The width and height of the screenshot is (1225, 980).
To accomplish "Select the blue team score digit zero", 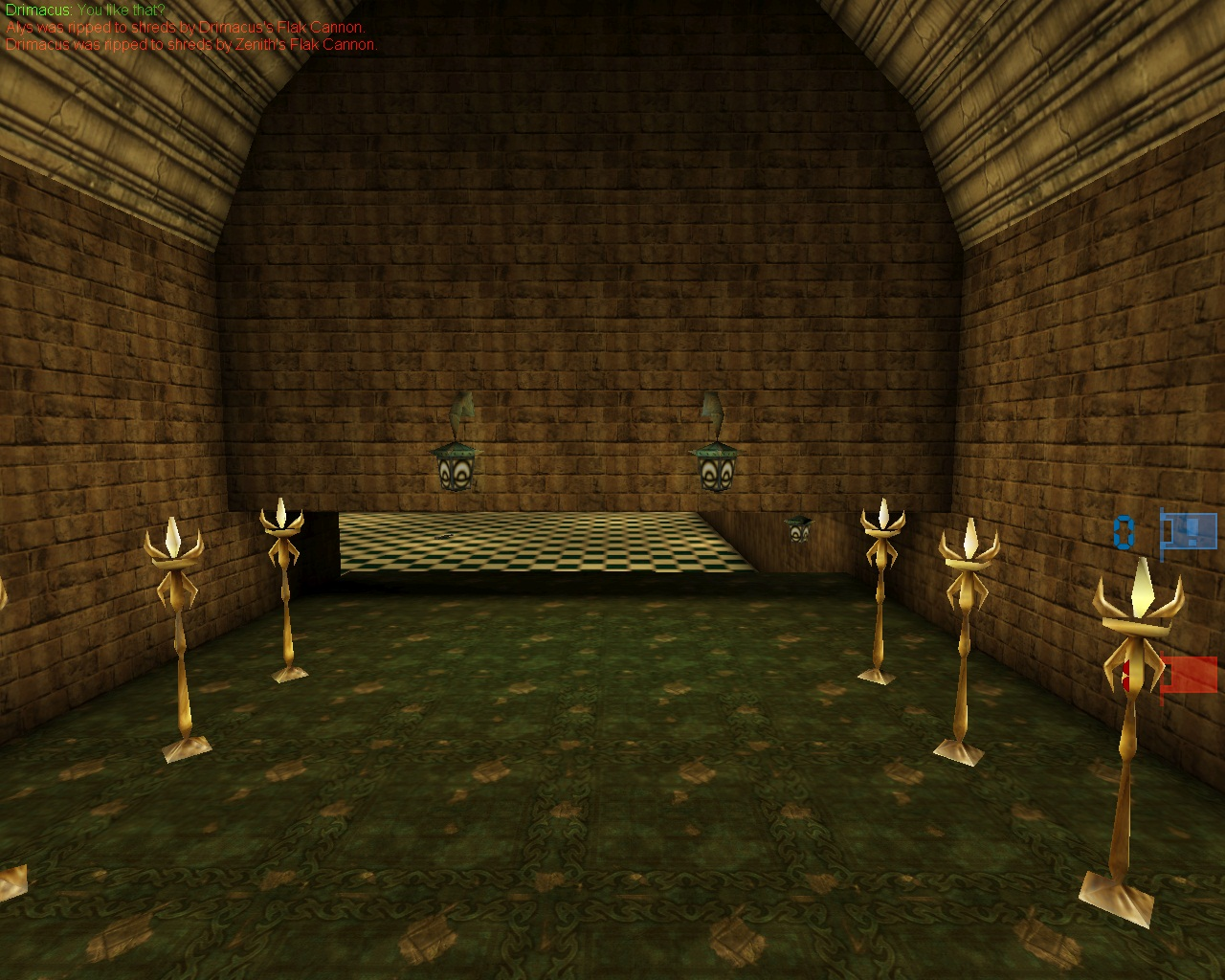I will point(1123,534).
